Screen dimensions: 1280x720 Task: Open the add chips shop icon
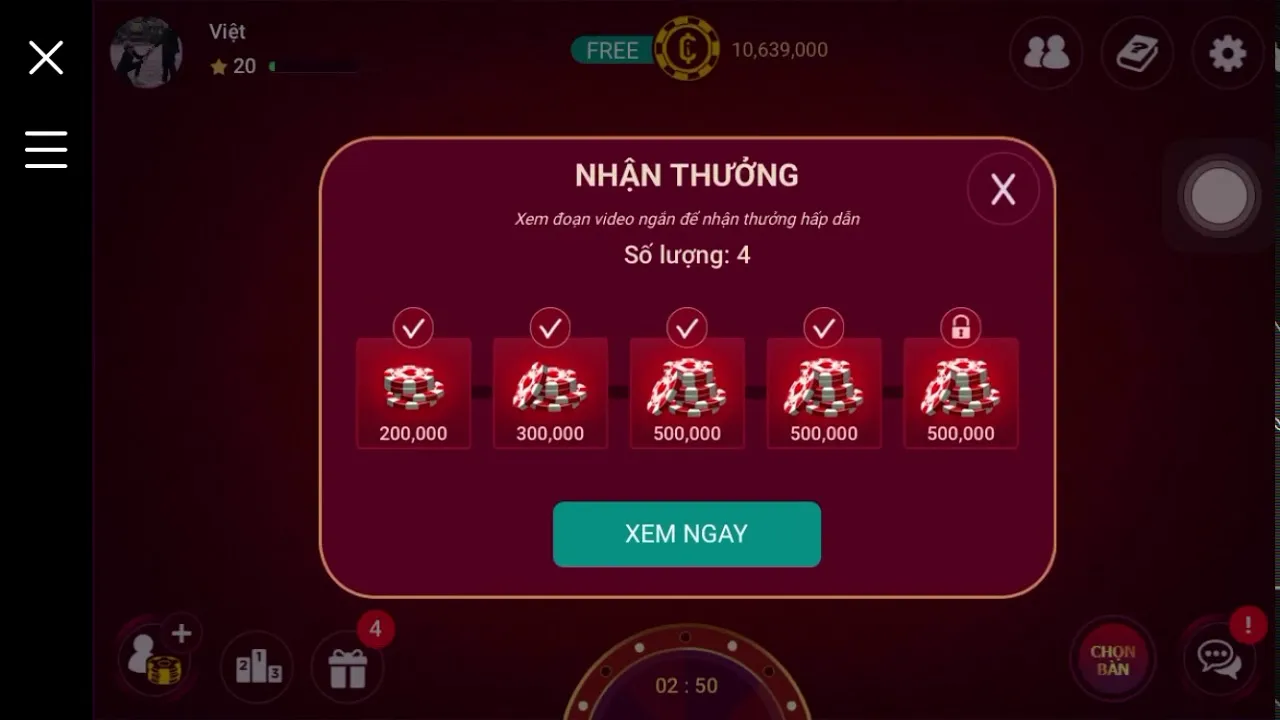[x=156, y=658]
